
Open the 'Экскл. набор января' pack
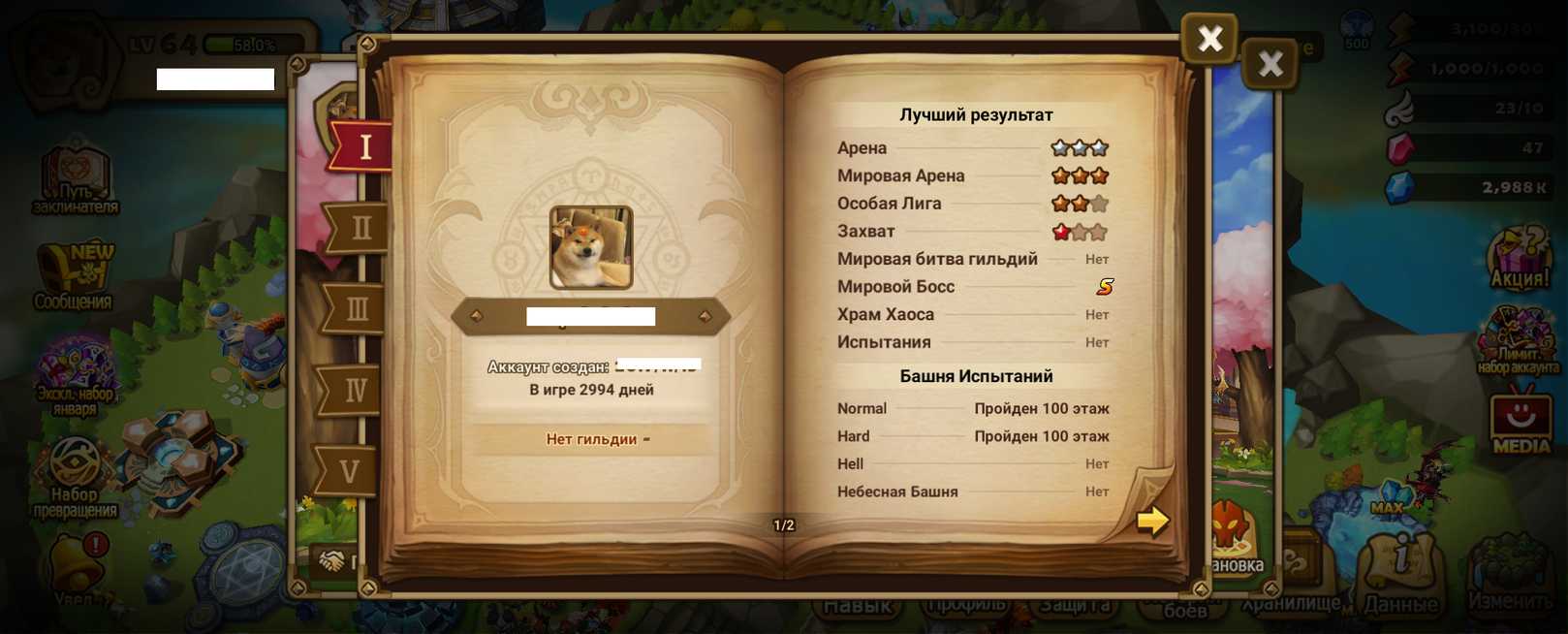pyautogui.click(x=75, y=373)
